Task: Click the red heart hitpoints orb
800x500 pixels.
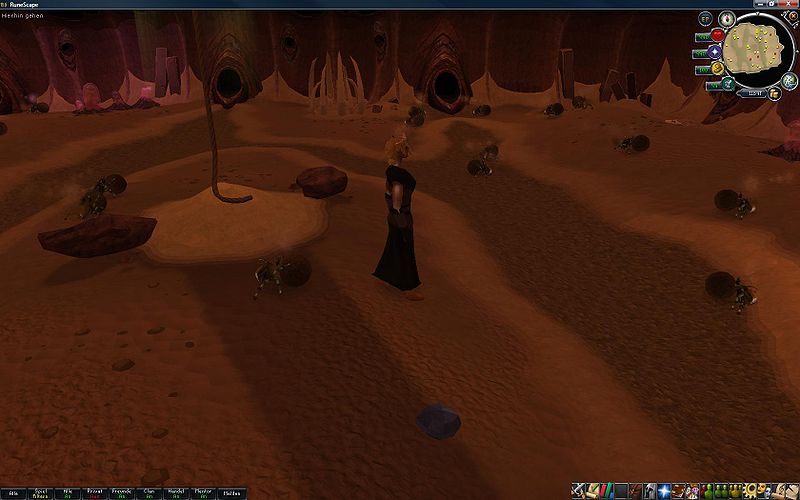Action: [x=716, y=36]
